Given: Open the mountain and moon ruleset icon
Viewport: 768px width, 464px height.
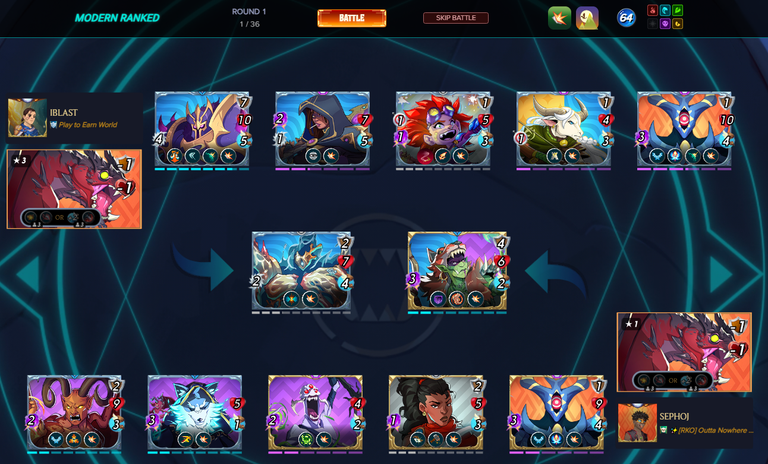Looking at the screenshot, I should (587, 18).
